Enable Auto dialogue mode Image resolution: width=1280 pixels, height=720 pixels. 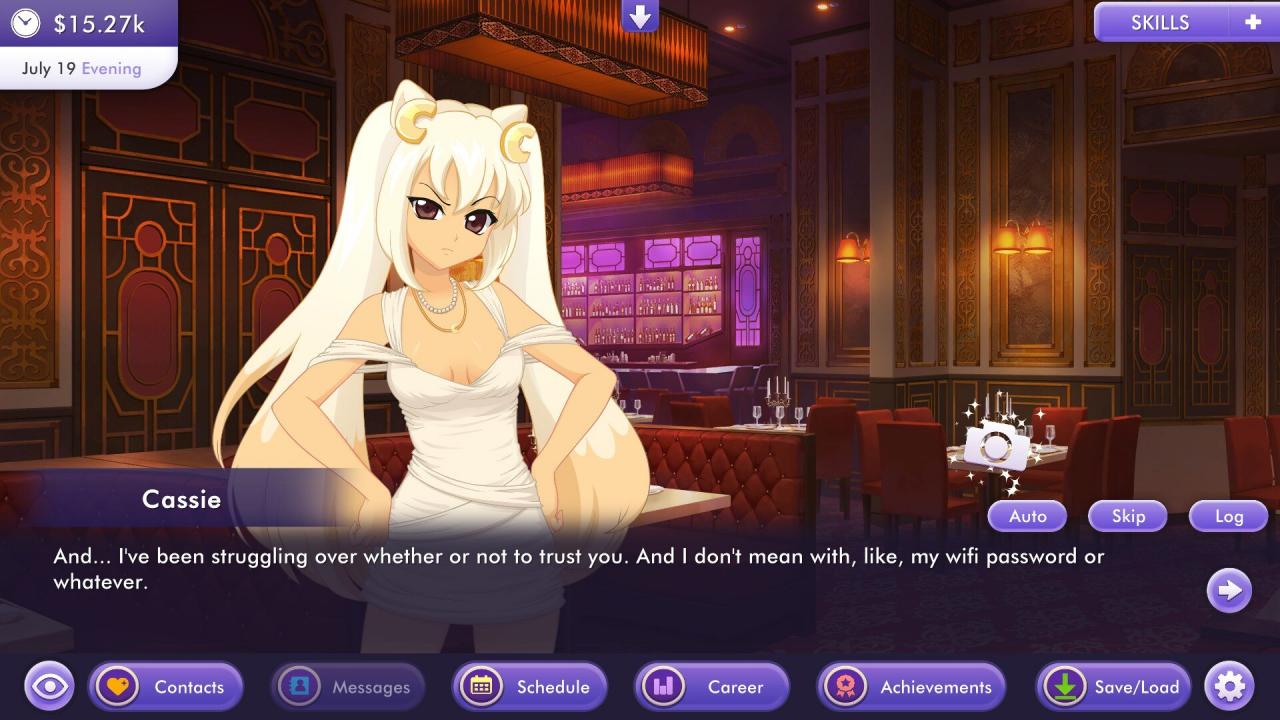tap(1027, 516)
